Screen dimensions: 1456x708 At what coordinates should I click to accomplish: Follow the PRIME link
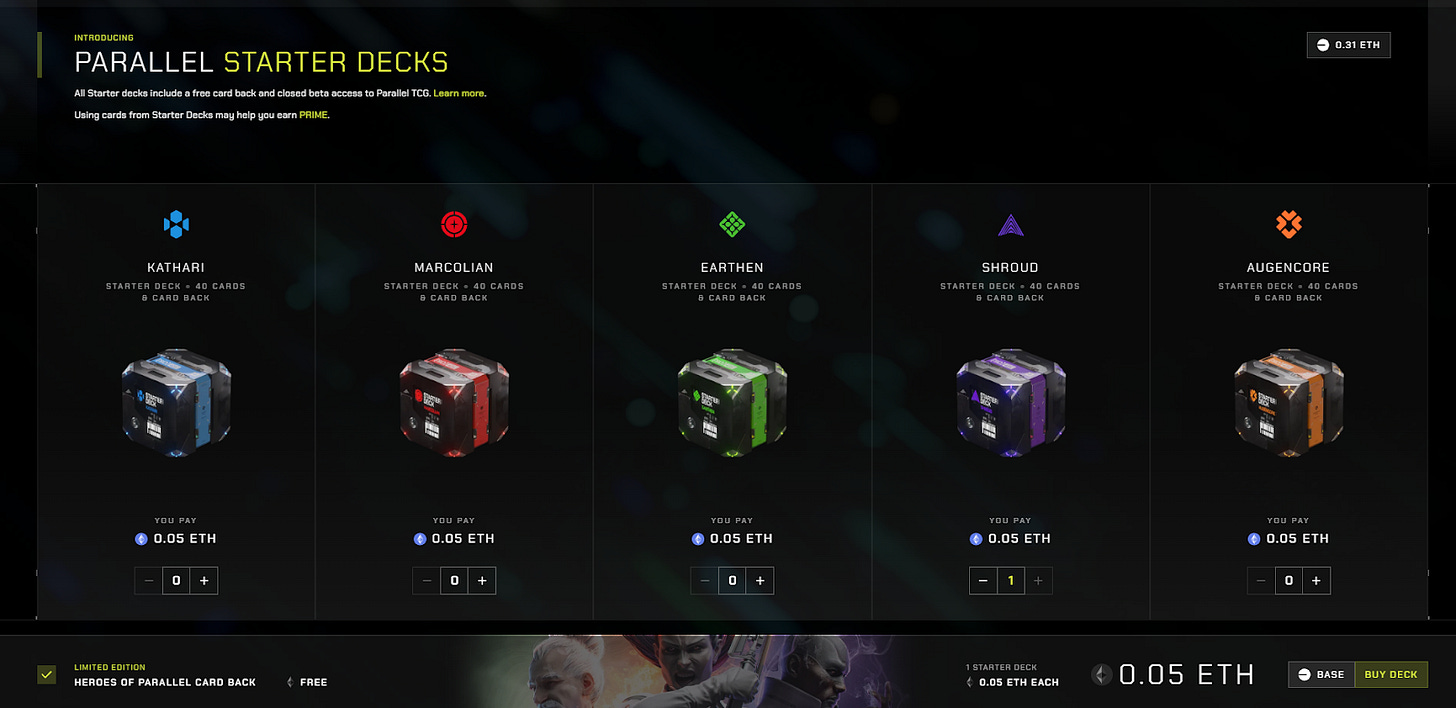coord(313,115)
